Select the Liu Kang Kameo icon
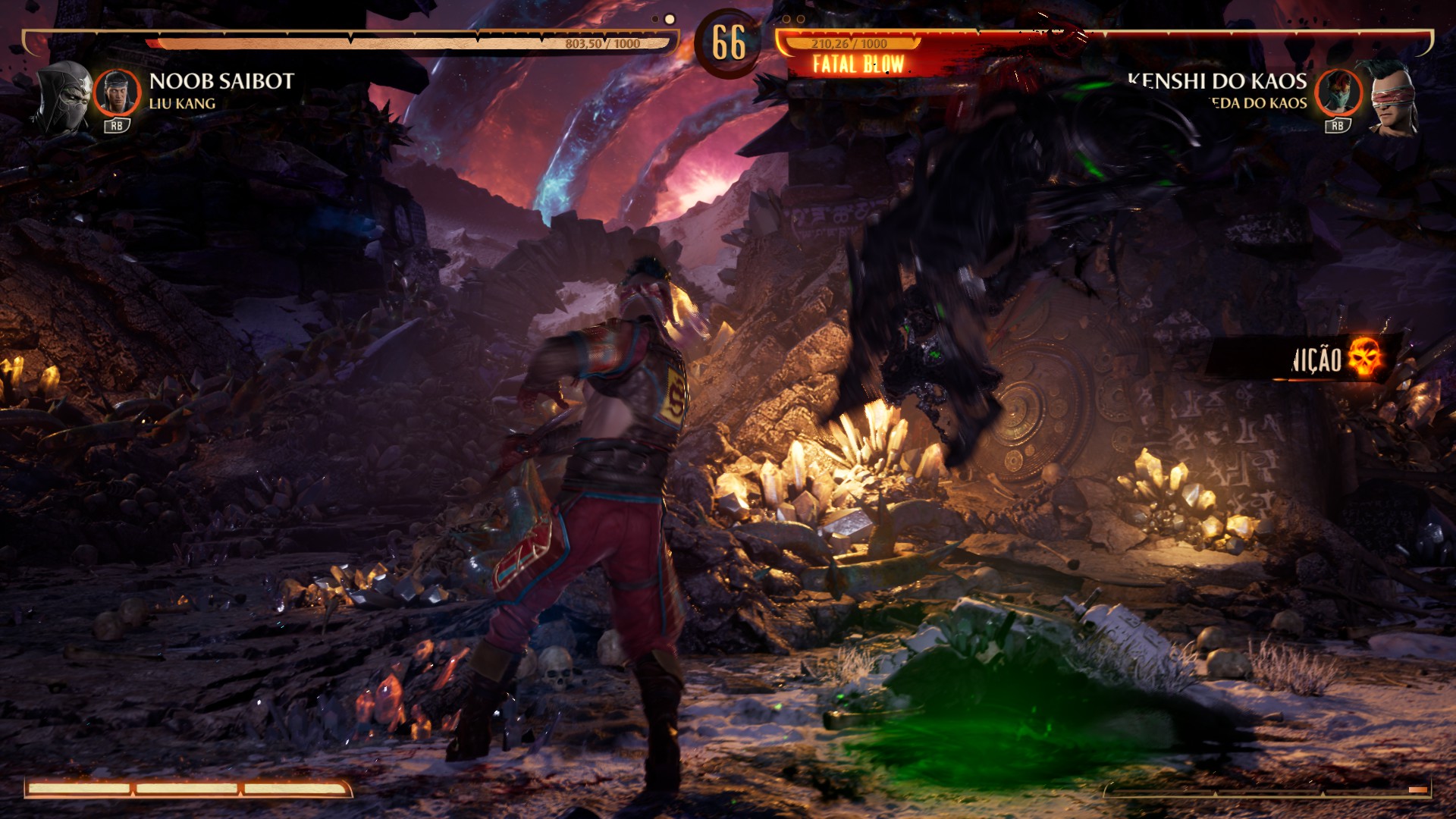The image size is (1456, 819). [x=118, y=93]
